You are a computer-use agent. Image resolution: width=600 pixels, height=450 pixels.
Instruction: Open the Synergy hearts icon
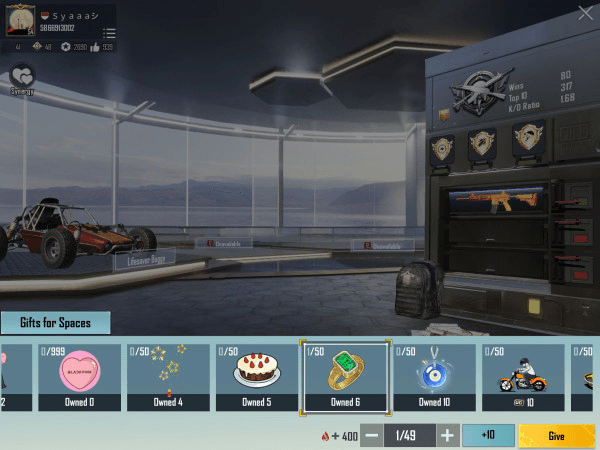22,78
